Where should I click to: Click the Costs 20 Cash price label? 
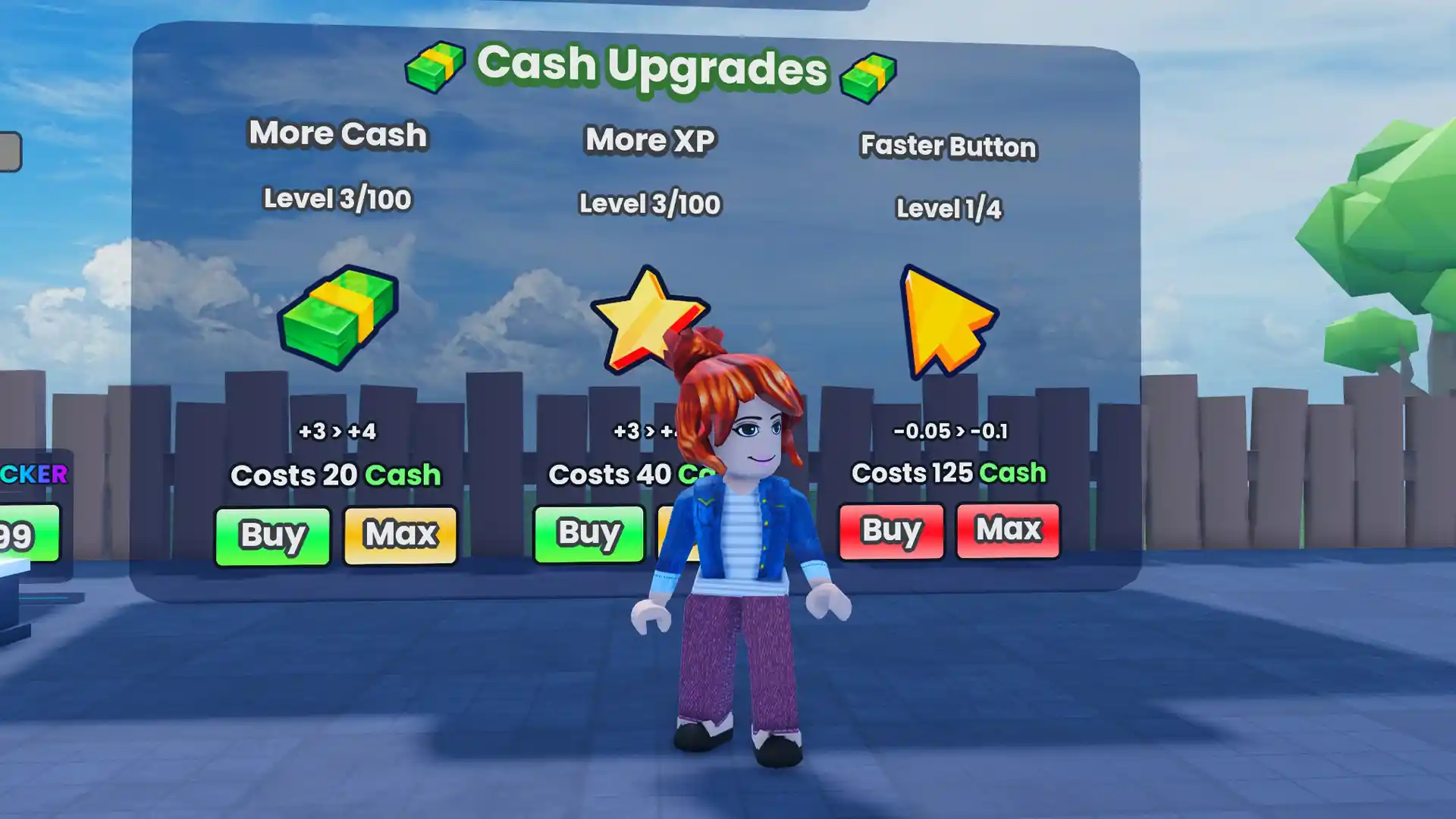pos(336,475)
